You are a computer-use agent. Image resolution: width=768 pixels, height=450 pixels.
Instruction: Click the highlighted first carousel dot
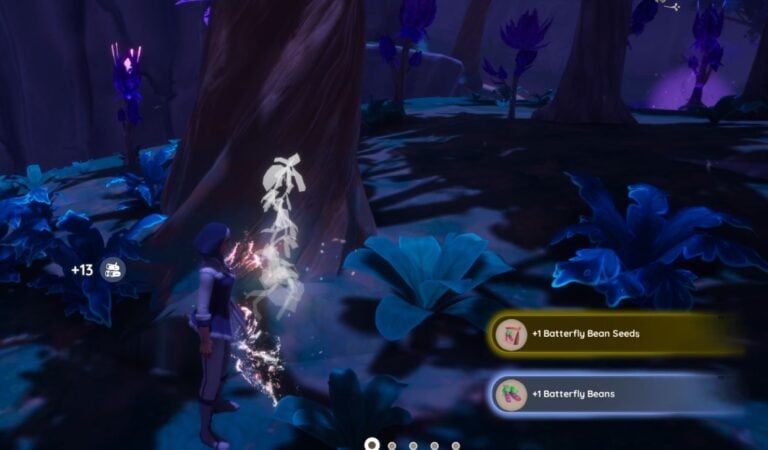pos(372,444)
